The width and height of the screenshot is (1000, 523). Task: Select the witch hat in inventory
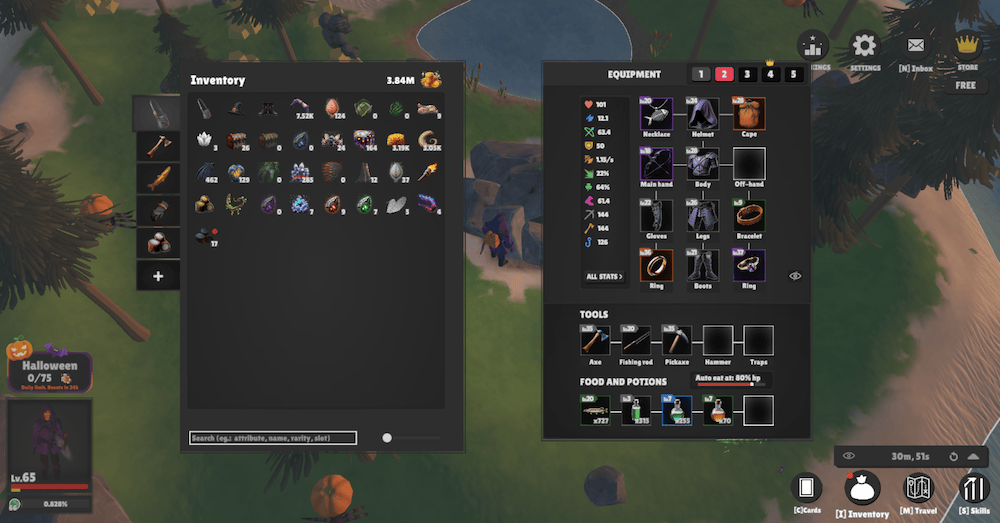click(236, 107)
